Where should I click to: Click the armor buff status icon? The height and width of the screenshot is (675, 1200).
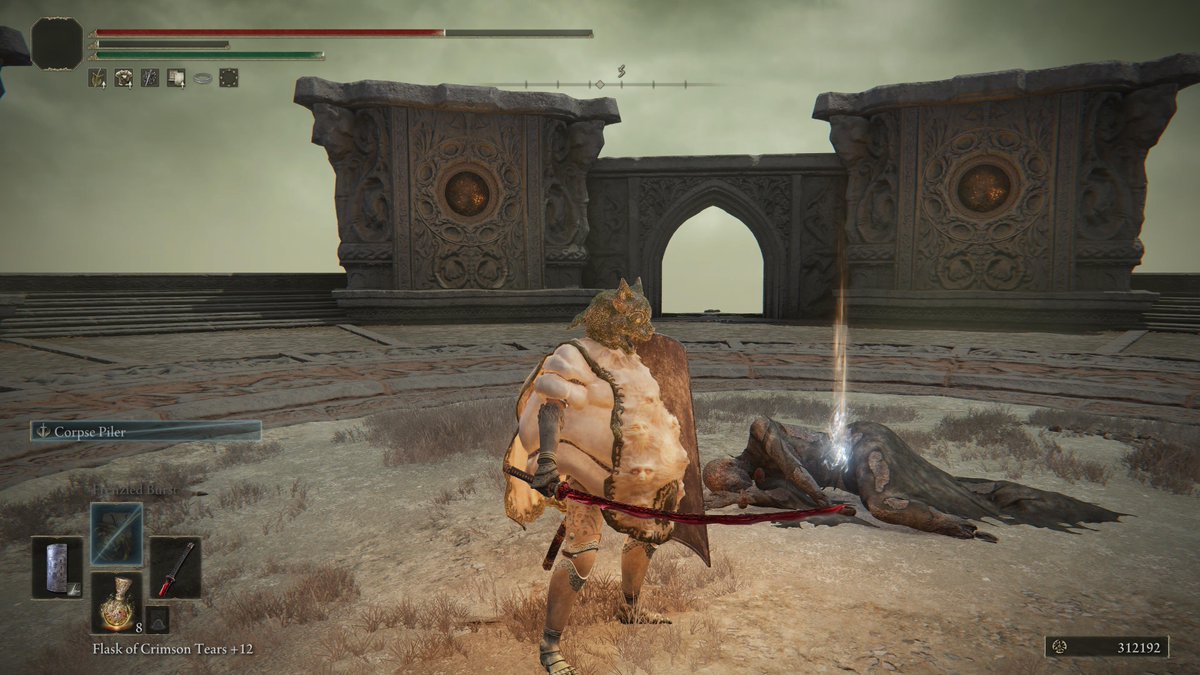click(124, 78)
